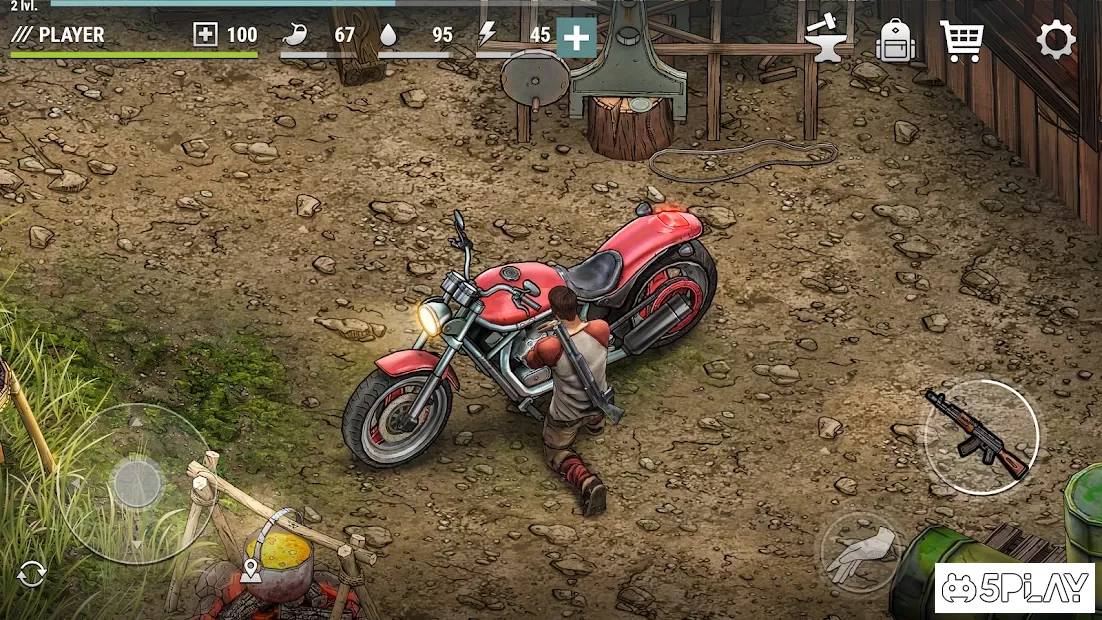Open the shopping cart store
The width and height of the screenshot is (1102, 620).
961,40
